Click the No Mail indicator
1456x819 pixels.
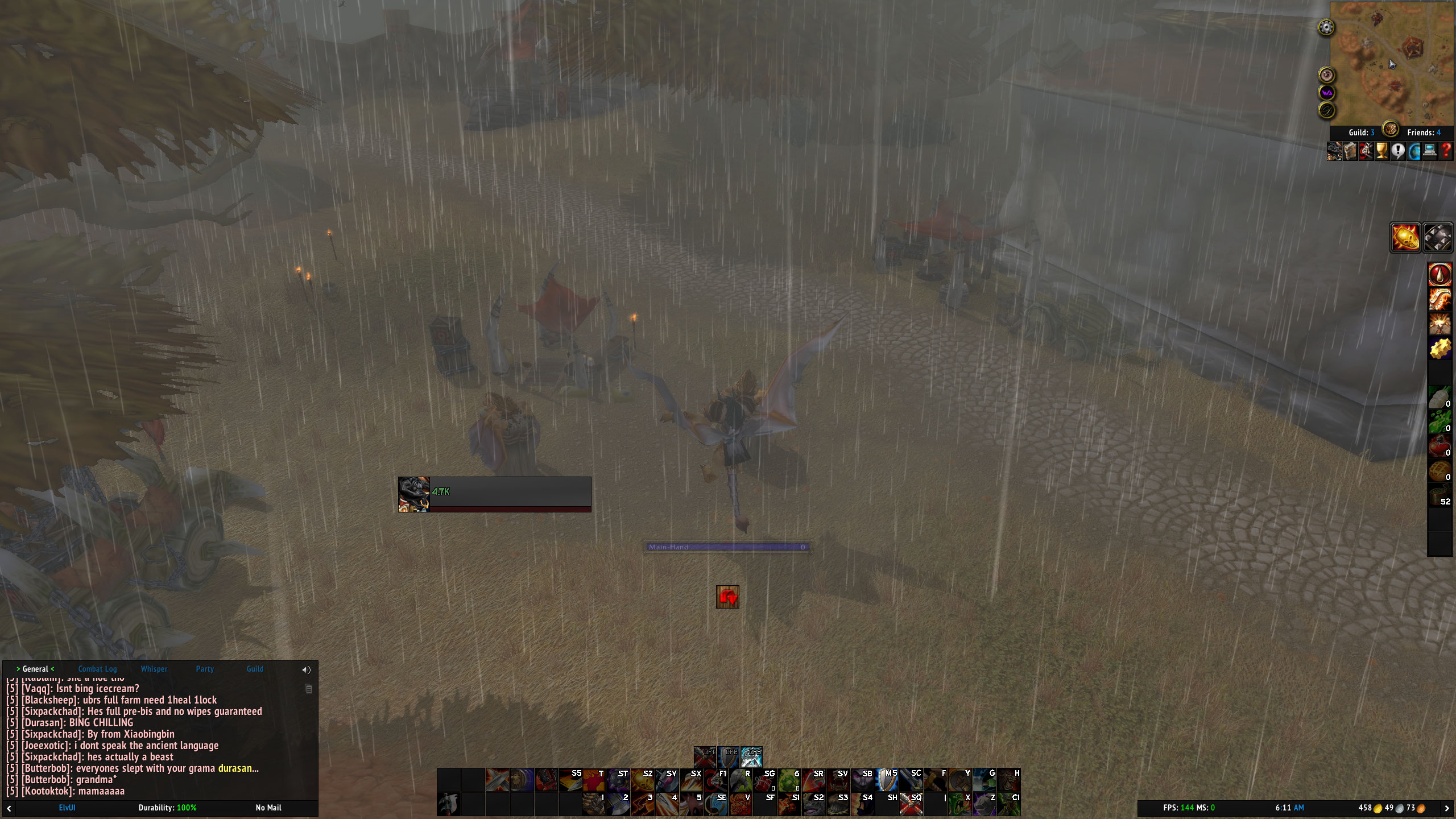(x=267, y=808)
